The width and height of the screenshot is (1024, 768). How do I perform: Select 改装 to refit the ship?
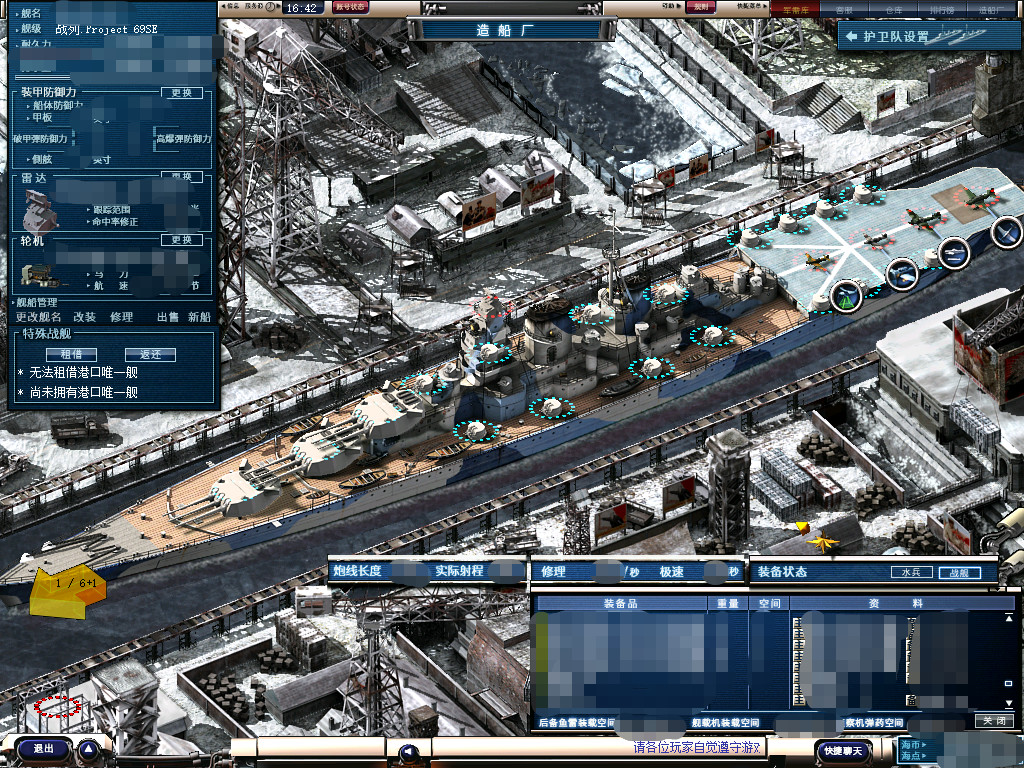[84, 317]
